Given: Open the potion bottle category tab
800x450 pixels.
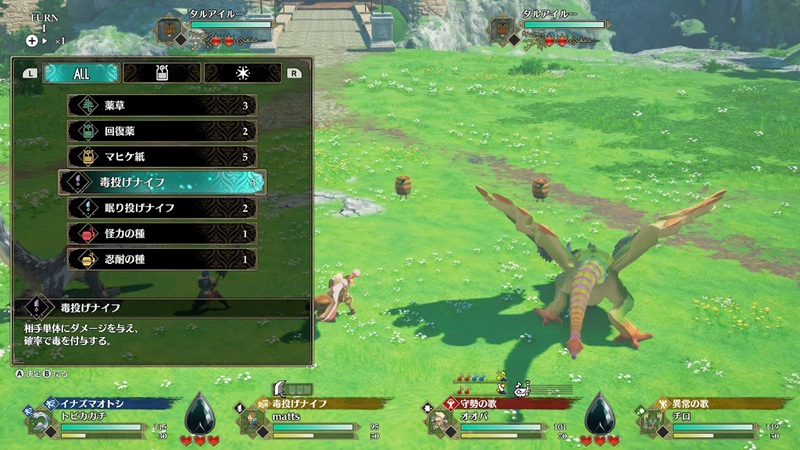Looking at the screenshot, I should click(161, 73).
